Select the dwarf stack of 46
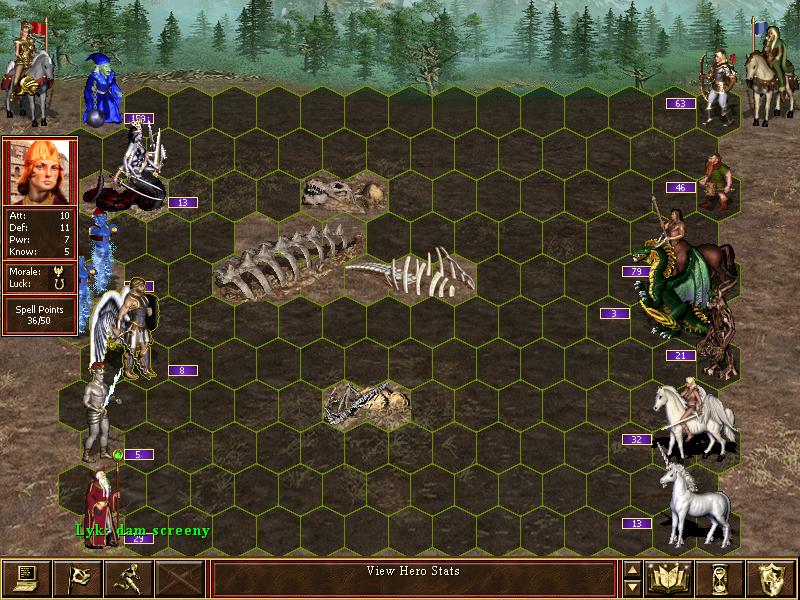The image size is (800, 600). pos(716,182)
